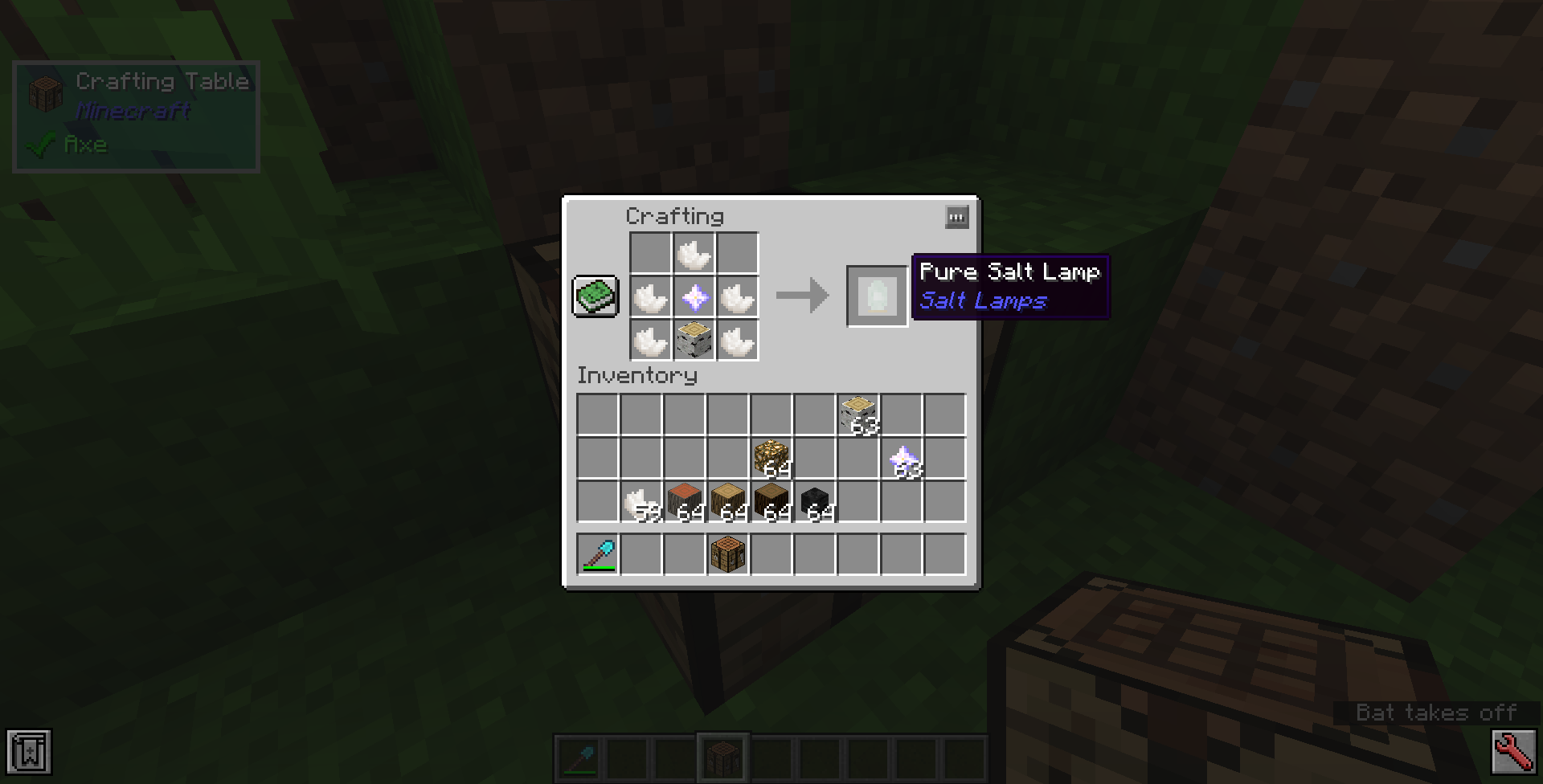Select the glowing crystal in the grid center
The width and height of the screenshot is (1543, 784).
694,297
